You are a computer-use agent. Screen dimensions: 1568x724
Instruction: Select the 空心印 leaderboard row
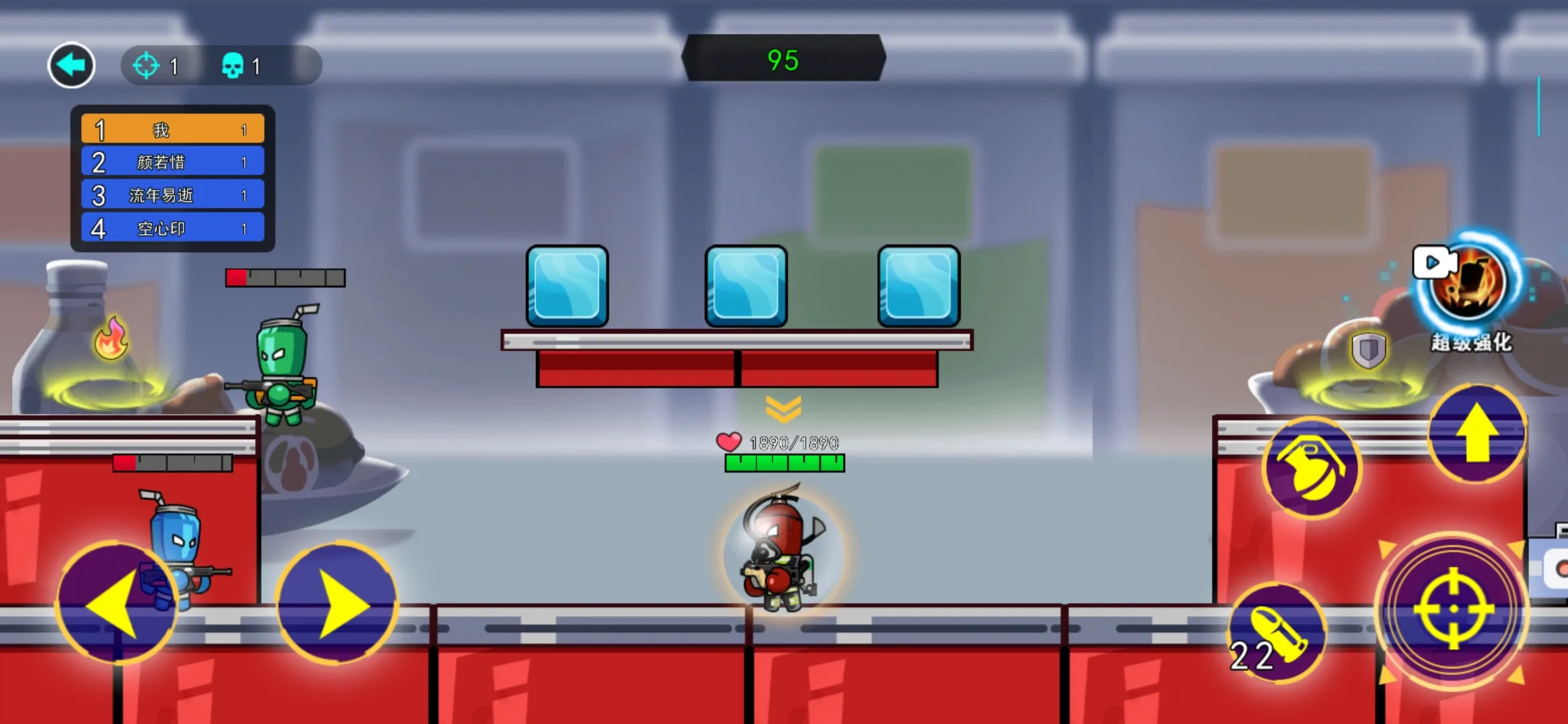point(173,228)
